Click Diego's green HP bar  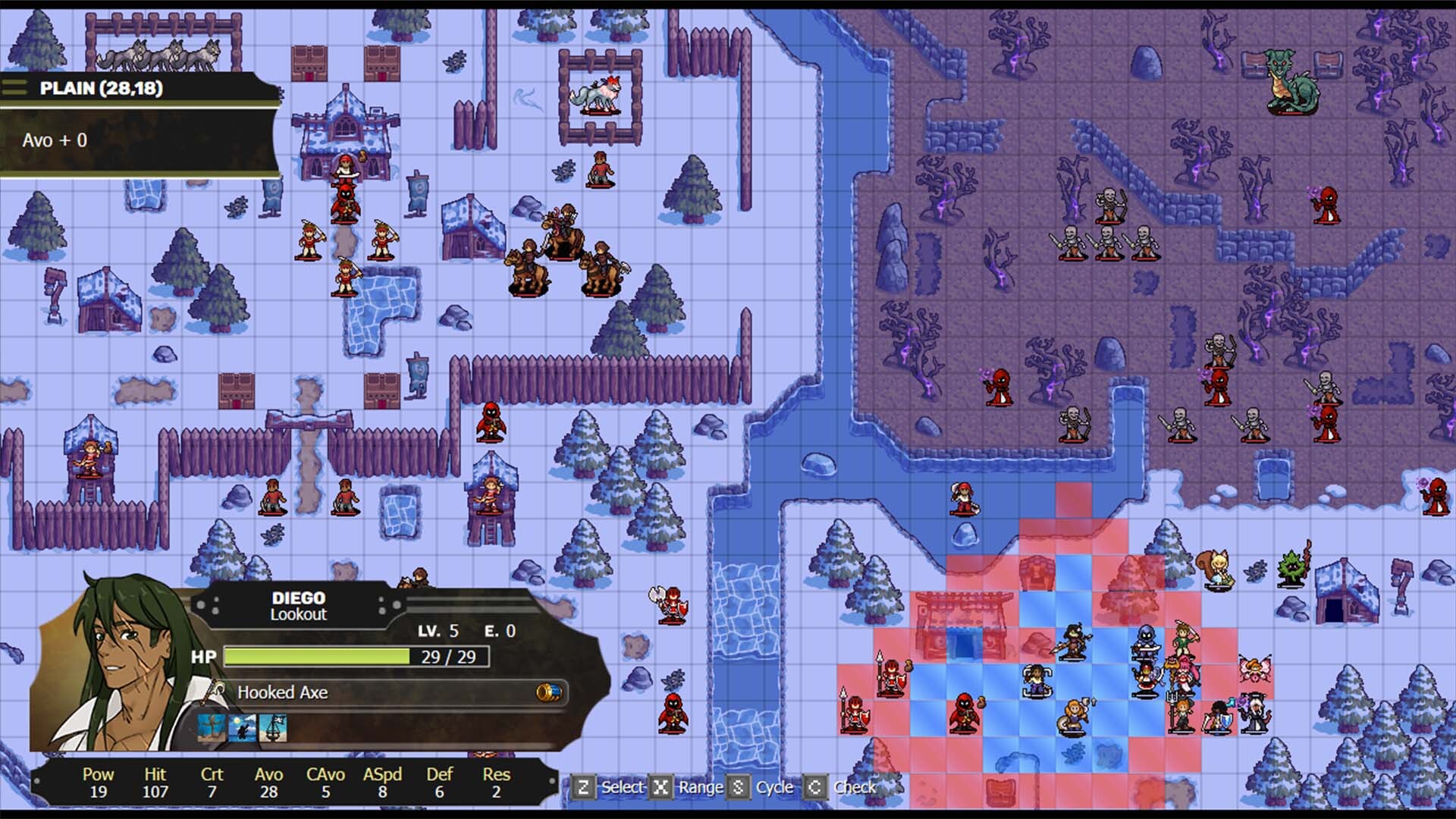(x=318, y=657)
